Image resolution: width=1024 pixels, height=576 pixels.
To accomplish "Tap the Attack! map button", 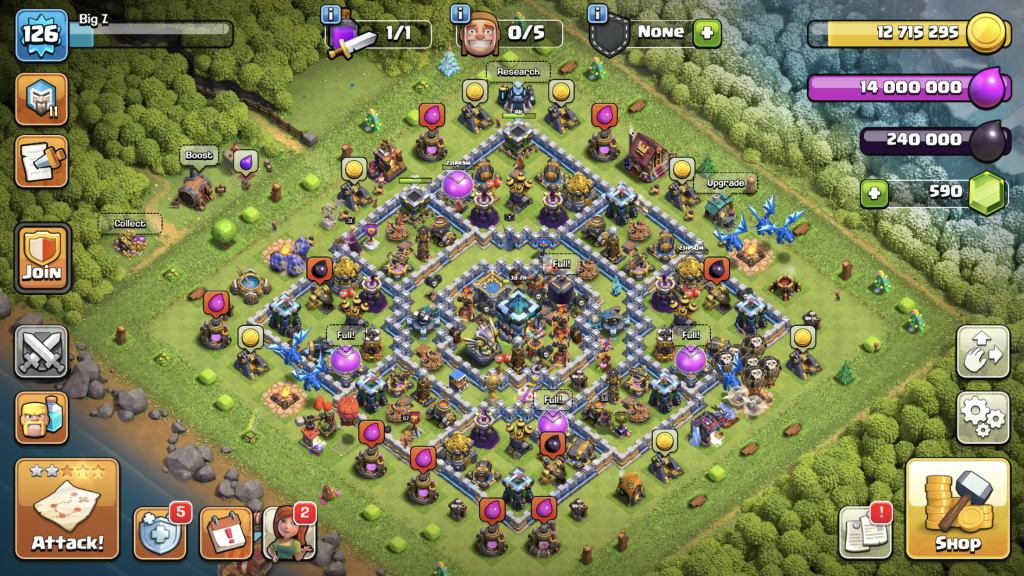I will [x=67, y=508].
